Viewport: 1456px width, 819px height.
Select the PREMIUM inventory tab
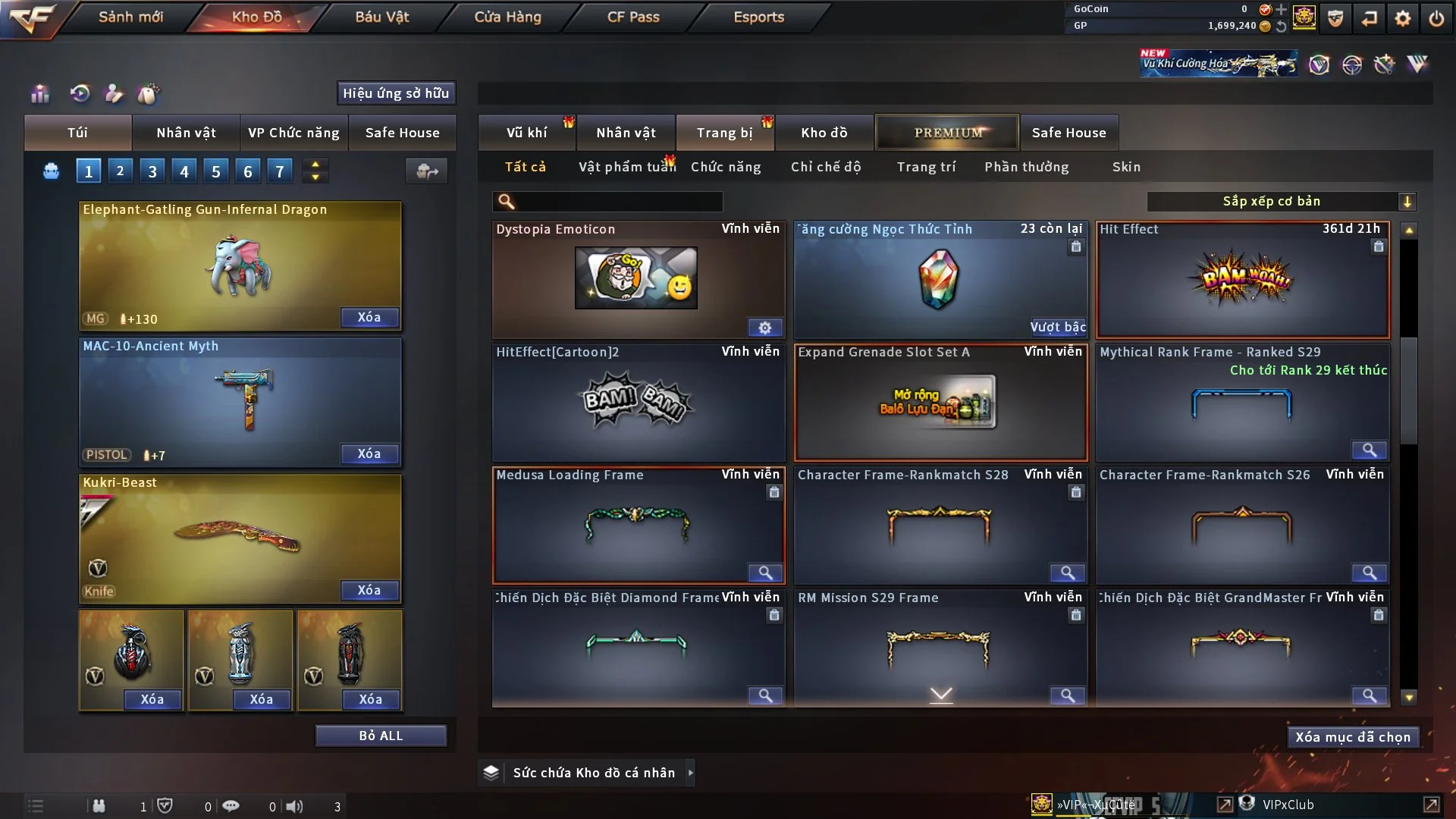point(947,133)
